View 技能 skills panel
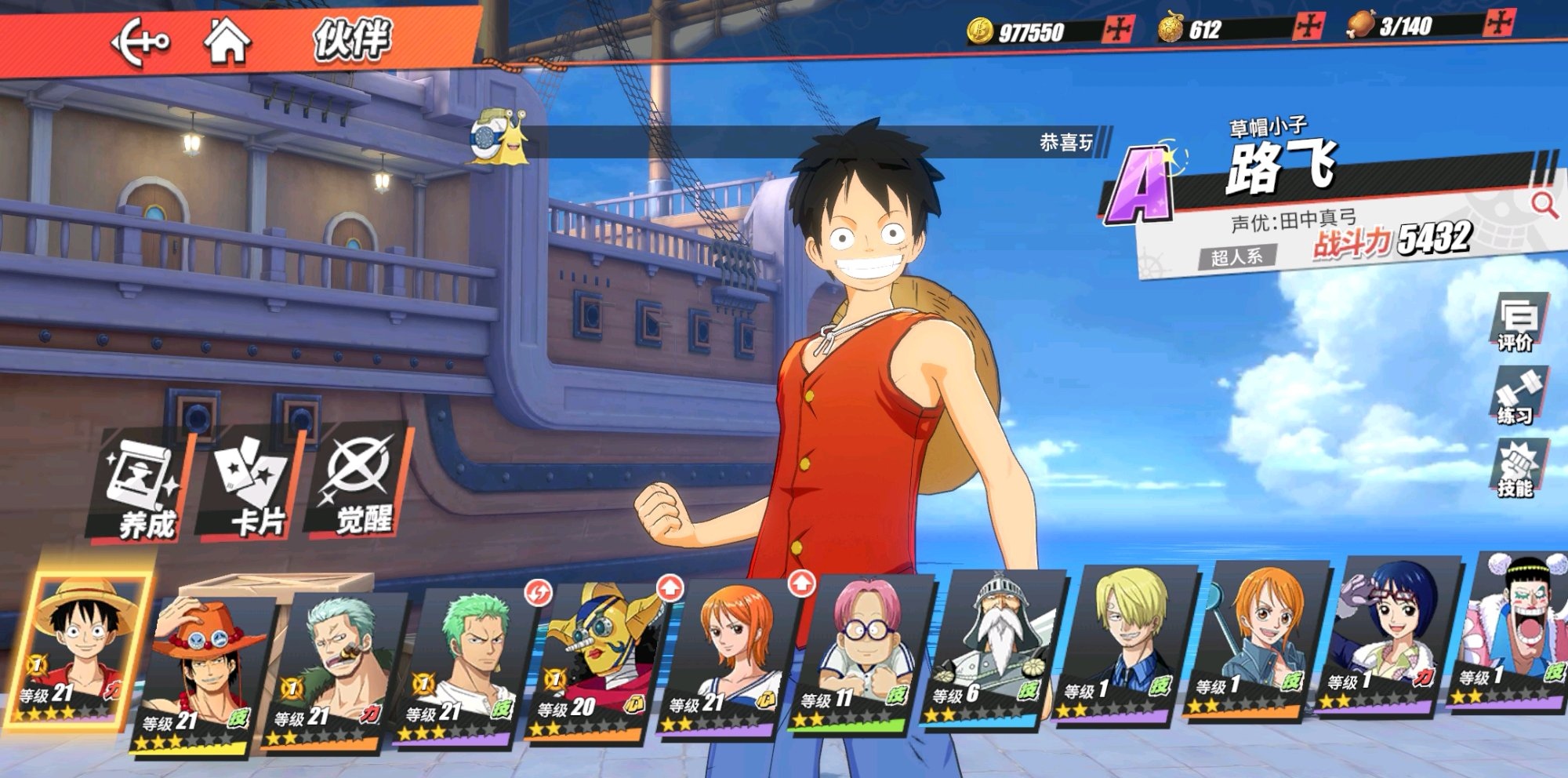1568x778 pixels. 1517,469
